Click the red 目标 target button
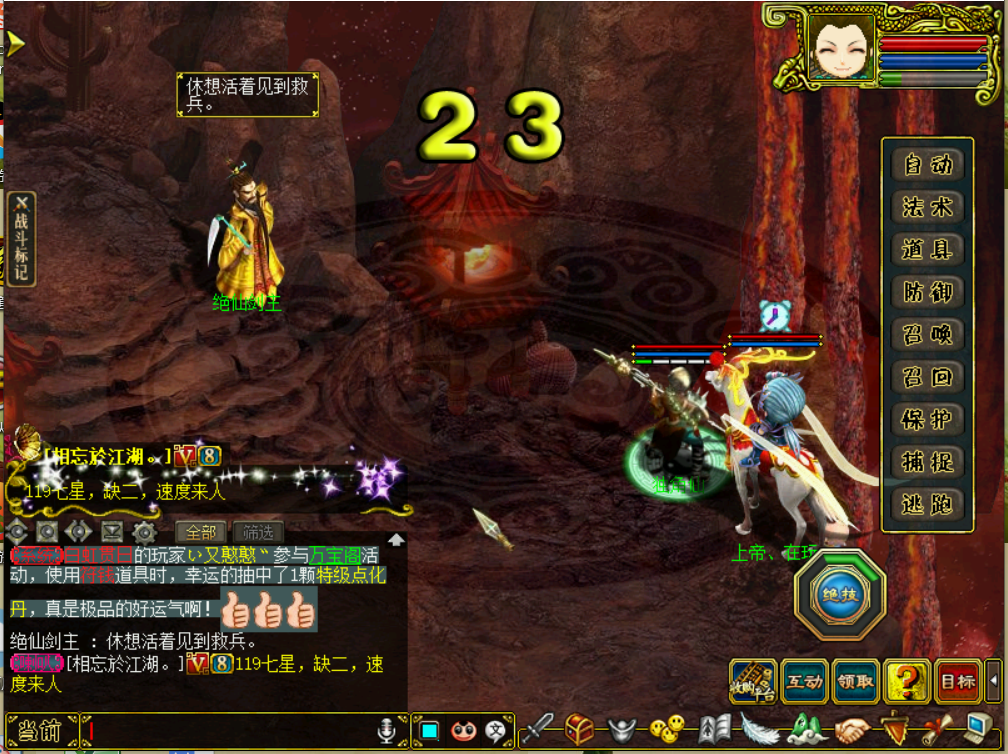Image resolution: width=1008 pixels, height=754 pixels. tap(958, 682)
